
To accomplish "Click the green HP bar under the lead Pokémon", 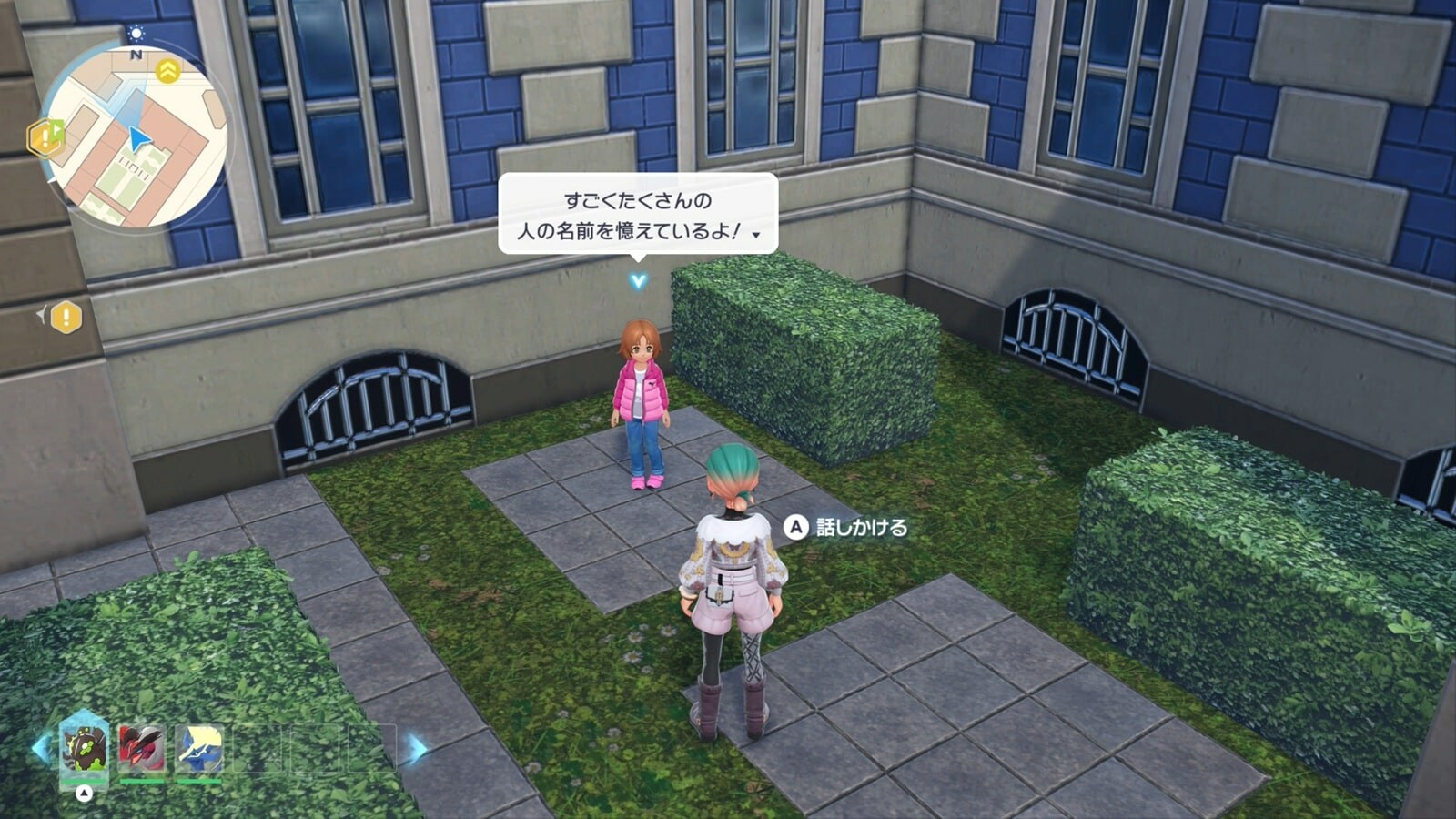I will [83, 783].
